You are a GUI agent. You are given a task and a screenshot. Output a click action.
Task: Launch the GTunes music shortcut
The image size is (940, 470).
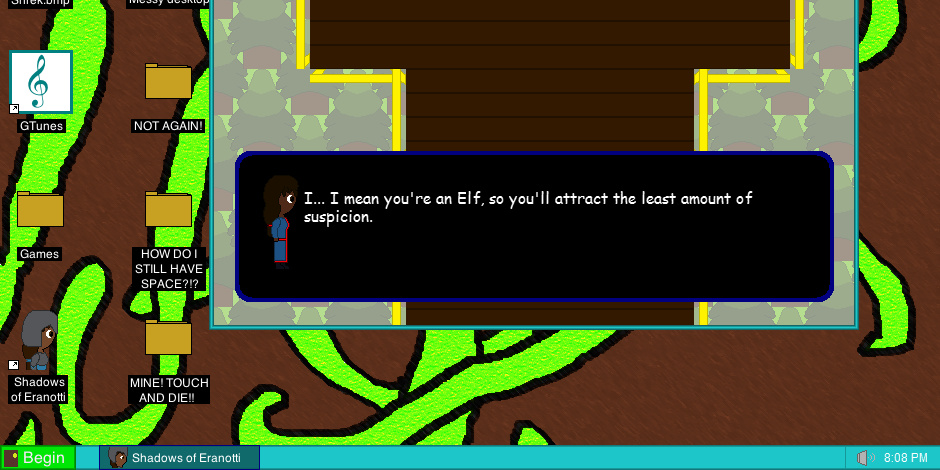(x=41, y=82)
